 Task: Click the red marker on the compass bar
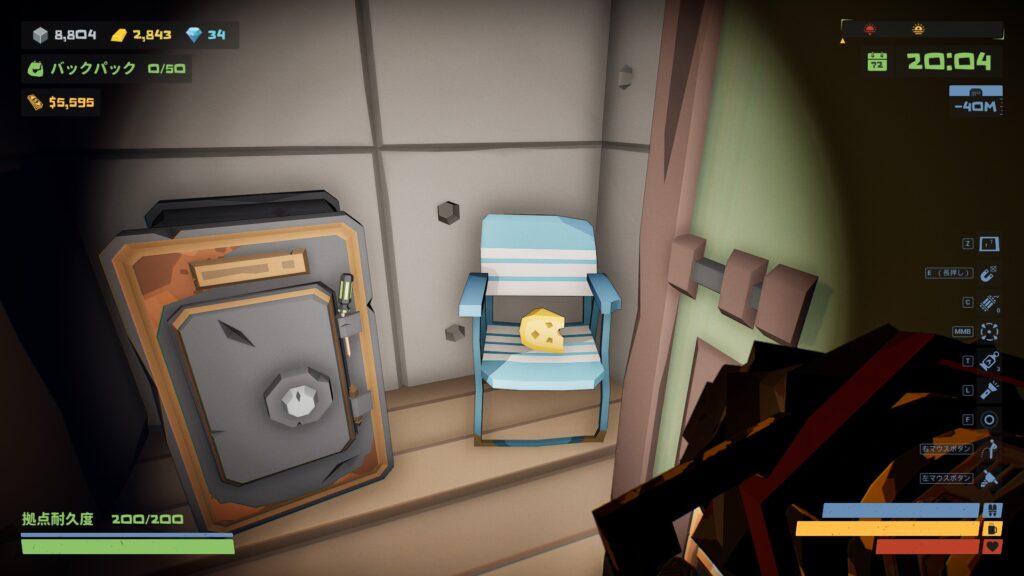pyautogui.click(x=868, y=29)
